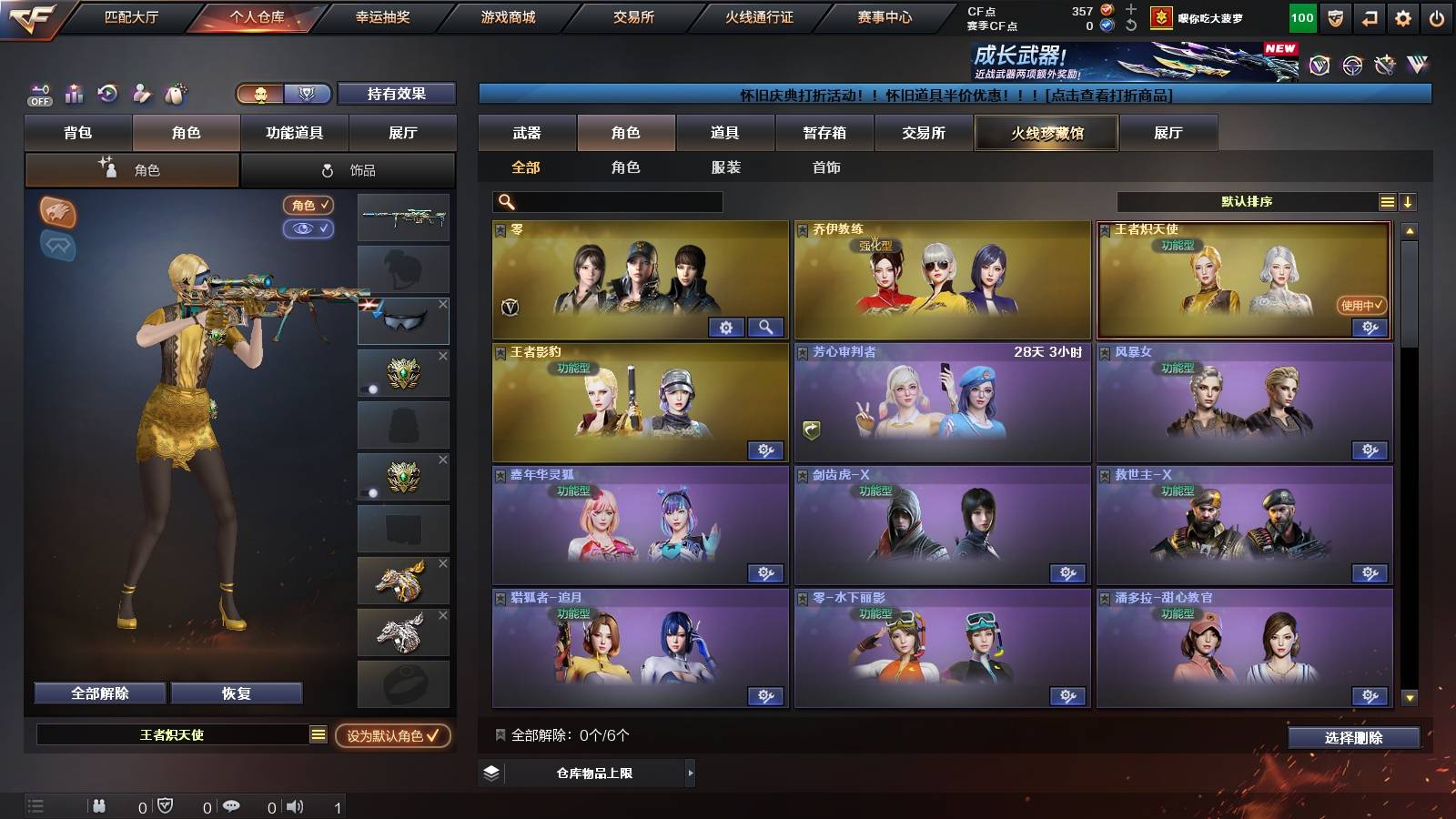
Task: Click the character pose tool icon
Action: pos(141,93)
